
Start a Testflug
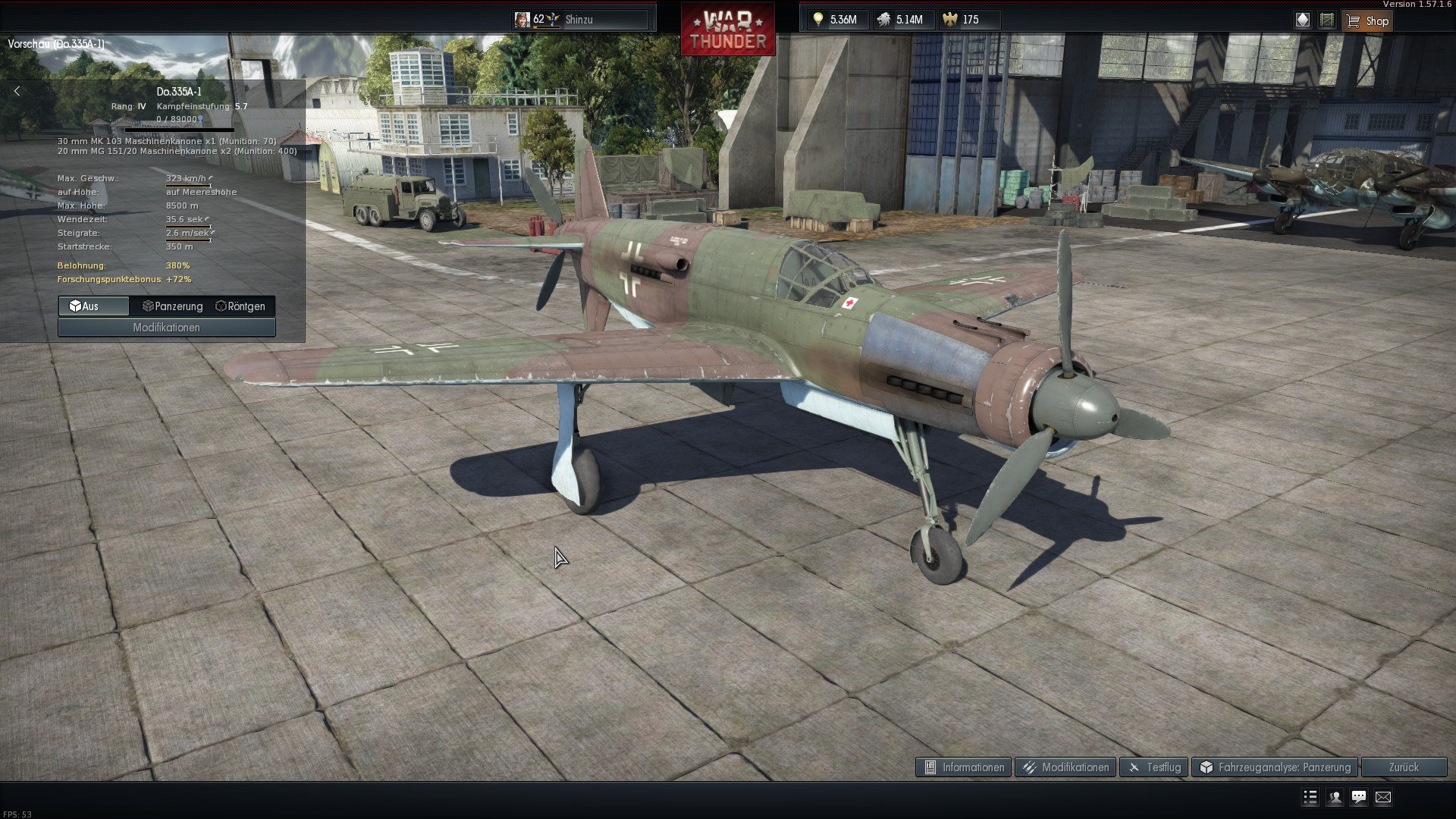(x=1153, y=767)
